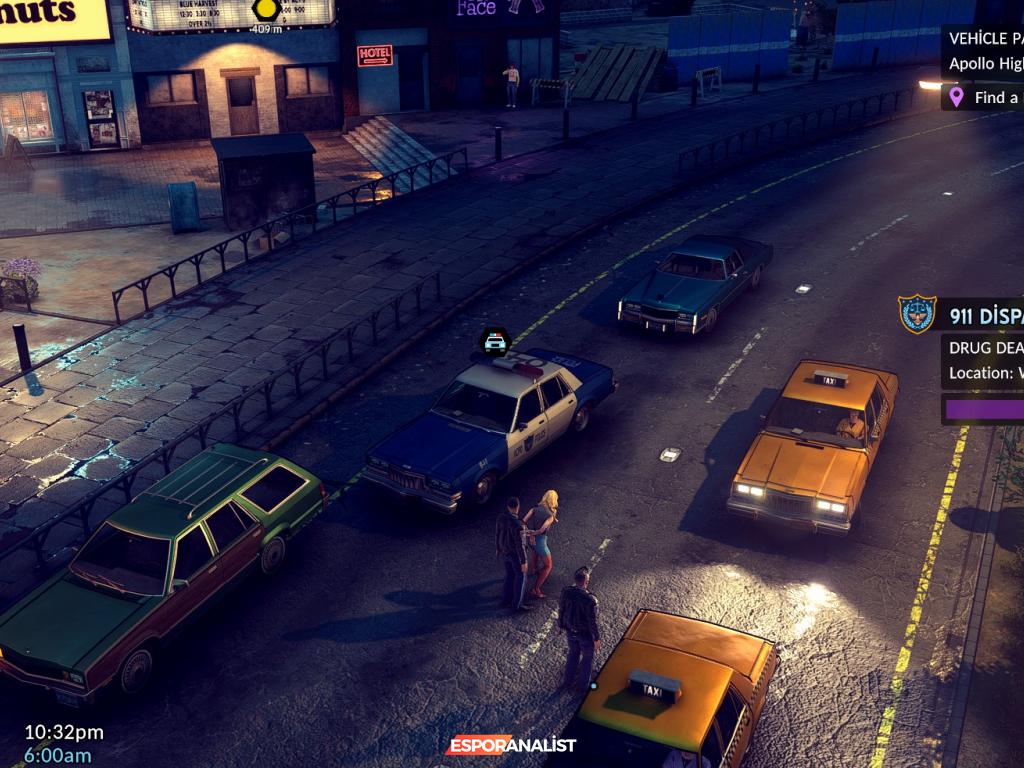
Task: Select the yellow hexagon waypoint marker
Action: coord(265,10)
